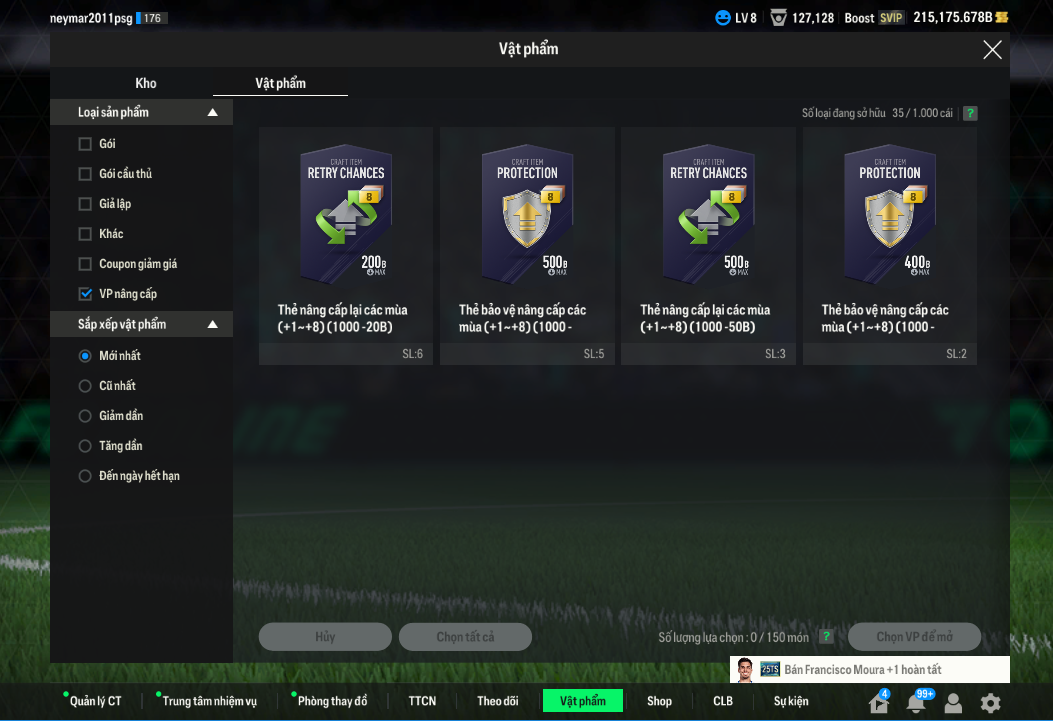
Task: View notifications via the bell icon
Action: (915, 703)
